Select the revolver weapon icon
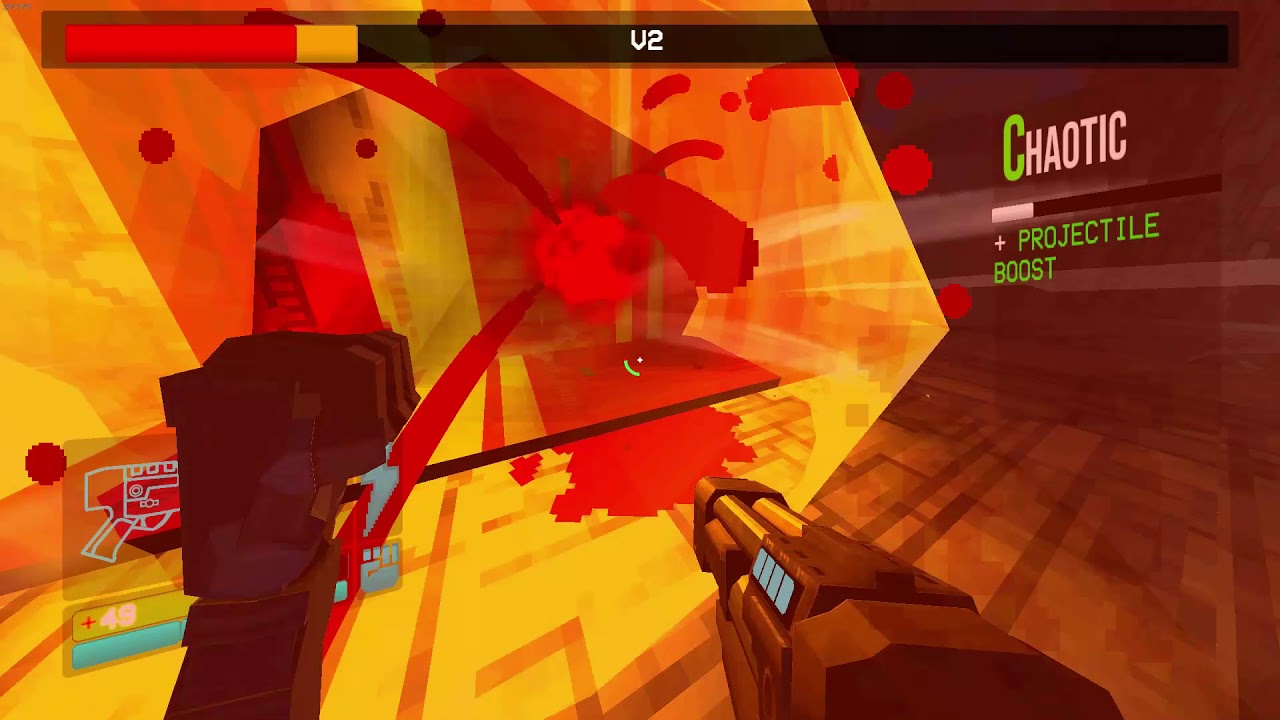 (x=130, y=505)
